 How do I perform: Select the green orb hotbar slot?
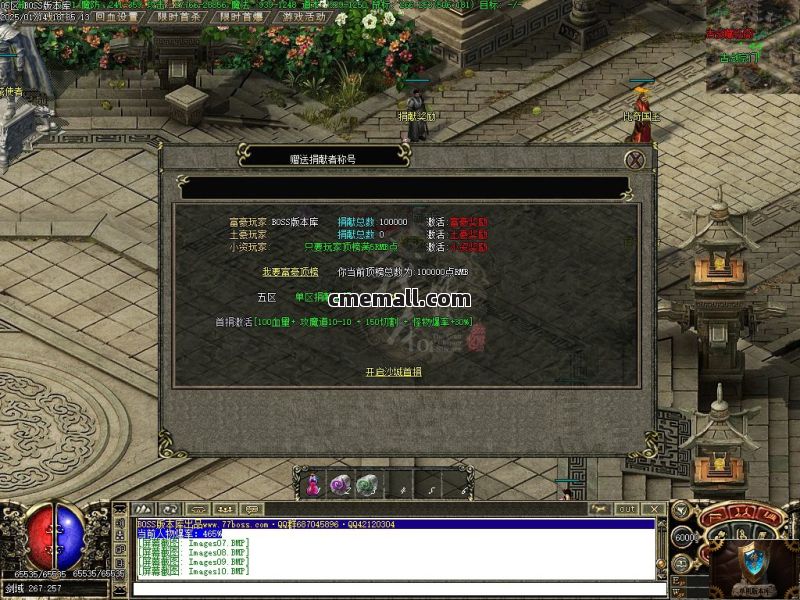pyautogui.click(x=368, y=485)
